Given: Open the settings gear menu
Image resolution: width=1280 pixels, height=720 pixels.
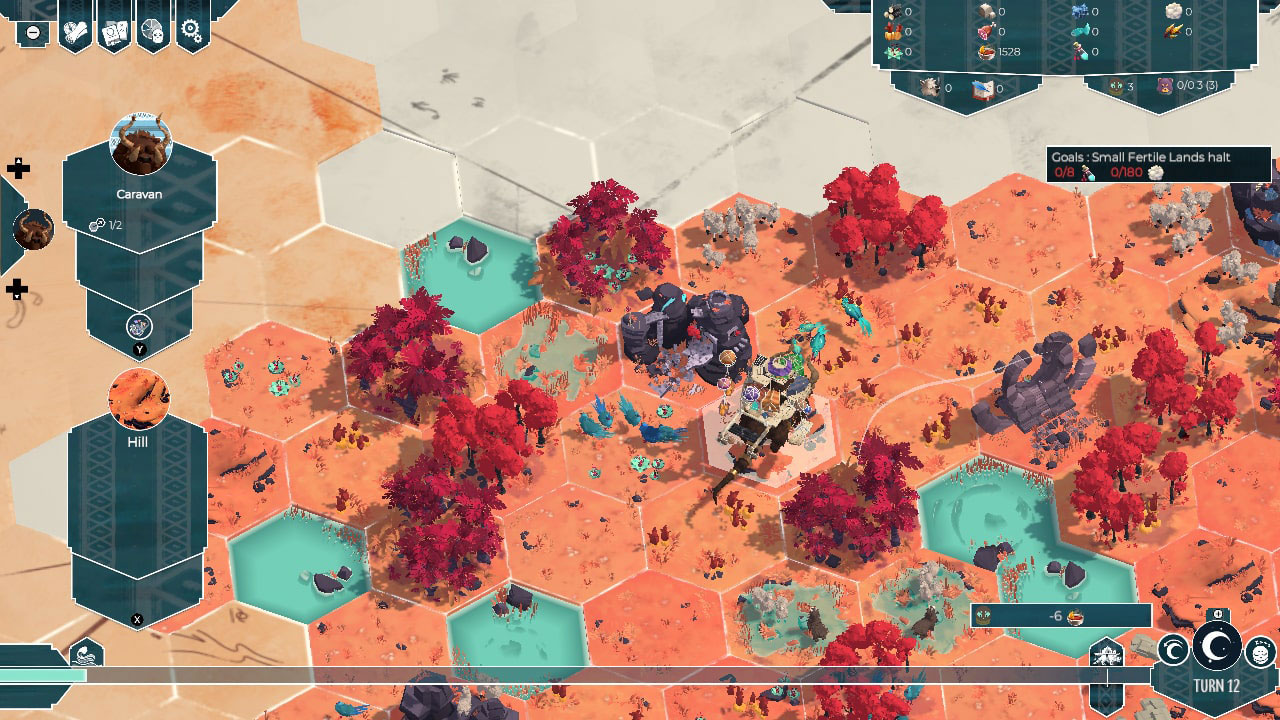Looking at the screenshot, I should (x=190, y=30).
